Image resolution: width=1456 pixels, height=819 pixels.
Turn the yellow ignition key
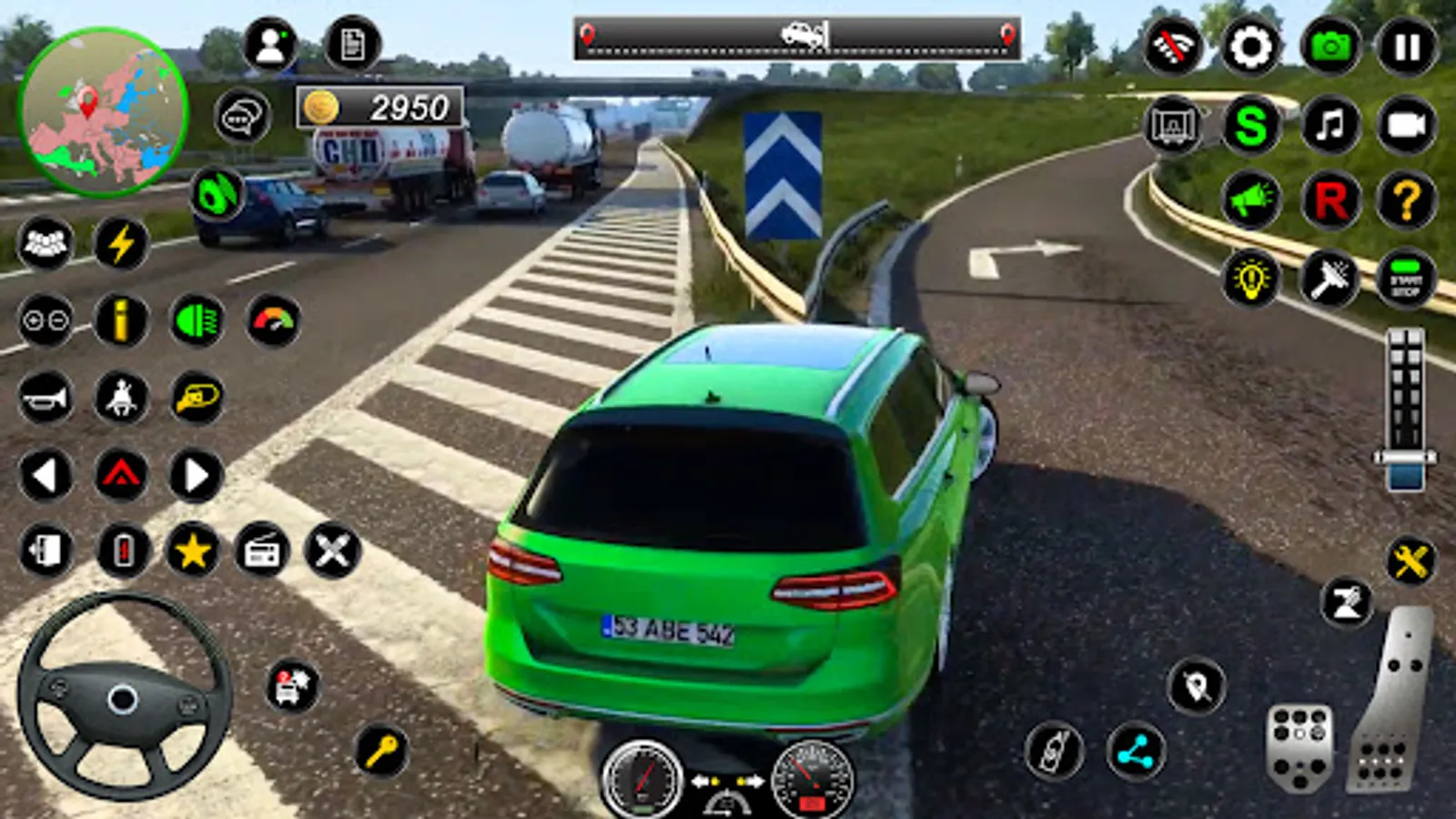coord(381,751)
